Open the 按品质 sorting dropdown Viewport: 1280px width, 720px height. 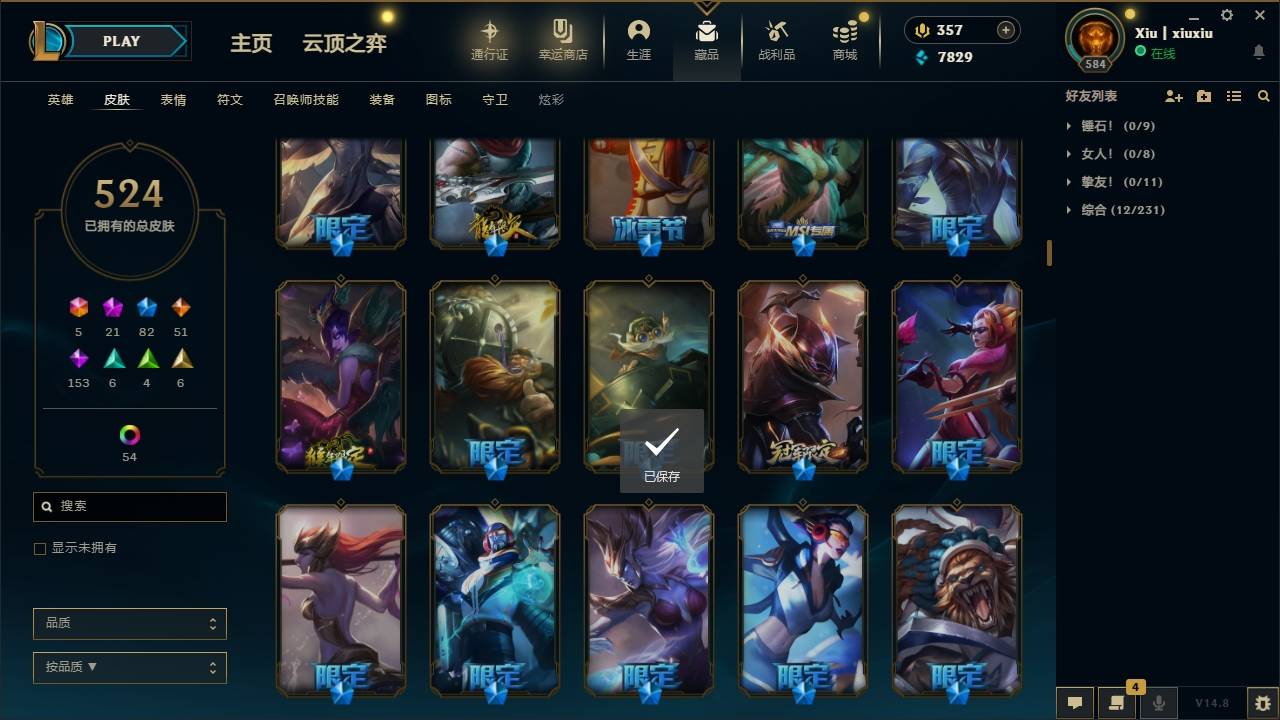[129, 667]
